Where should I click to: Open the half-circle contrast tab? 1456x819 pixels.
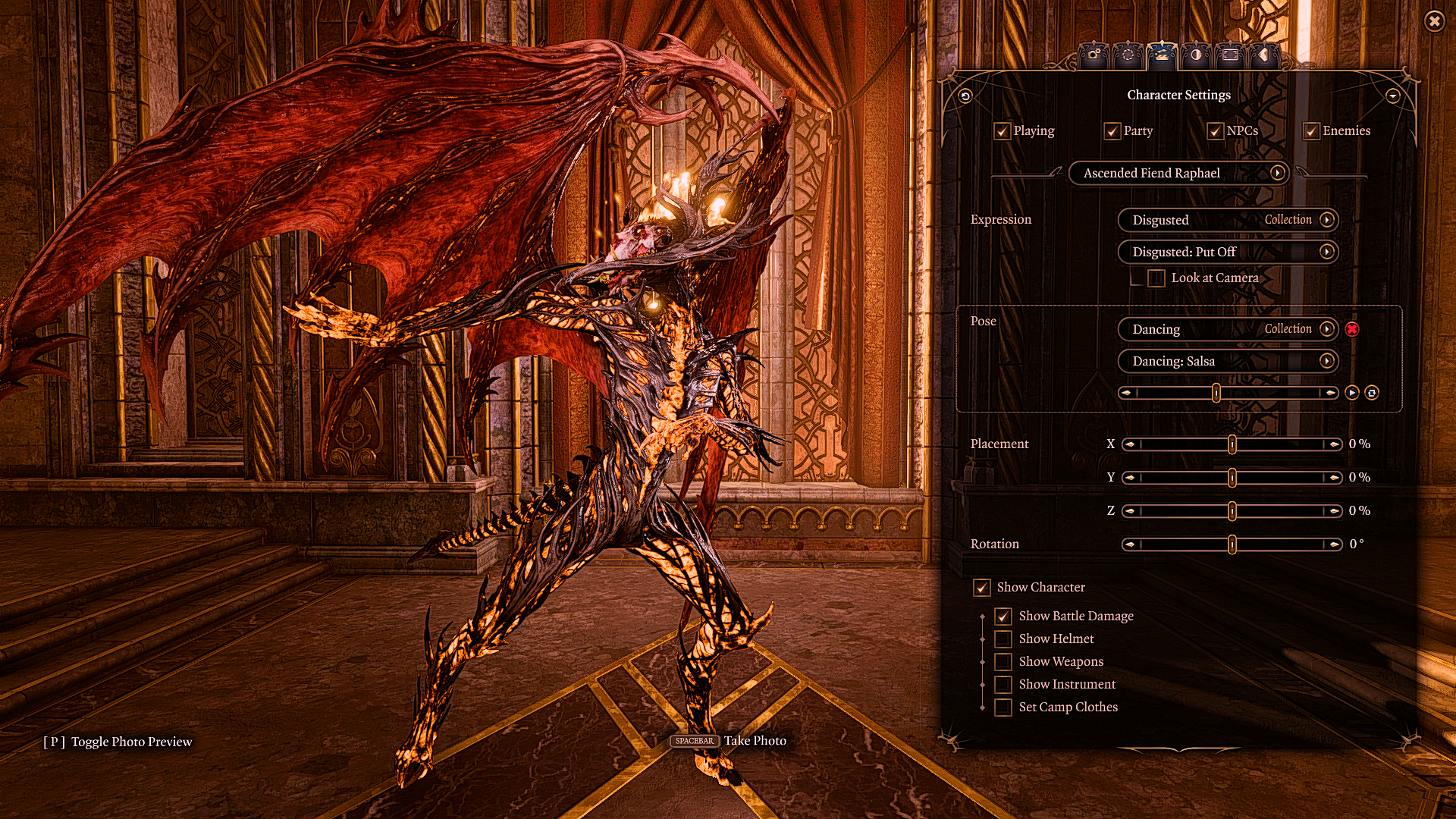click(x=1196, y=55)
